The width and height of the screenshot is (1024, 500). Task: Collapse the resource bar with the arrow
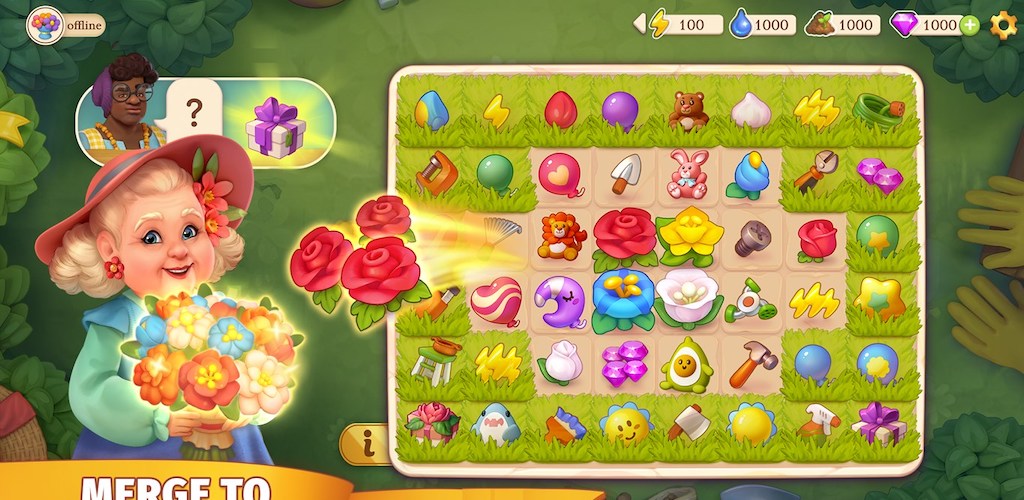639,24
